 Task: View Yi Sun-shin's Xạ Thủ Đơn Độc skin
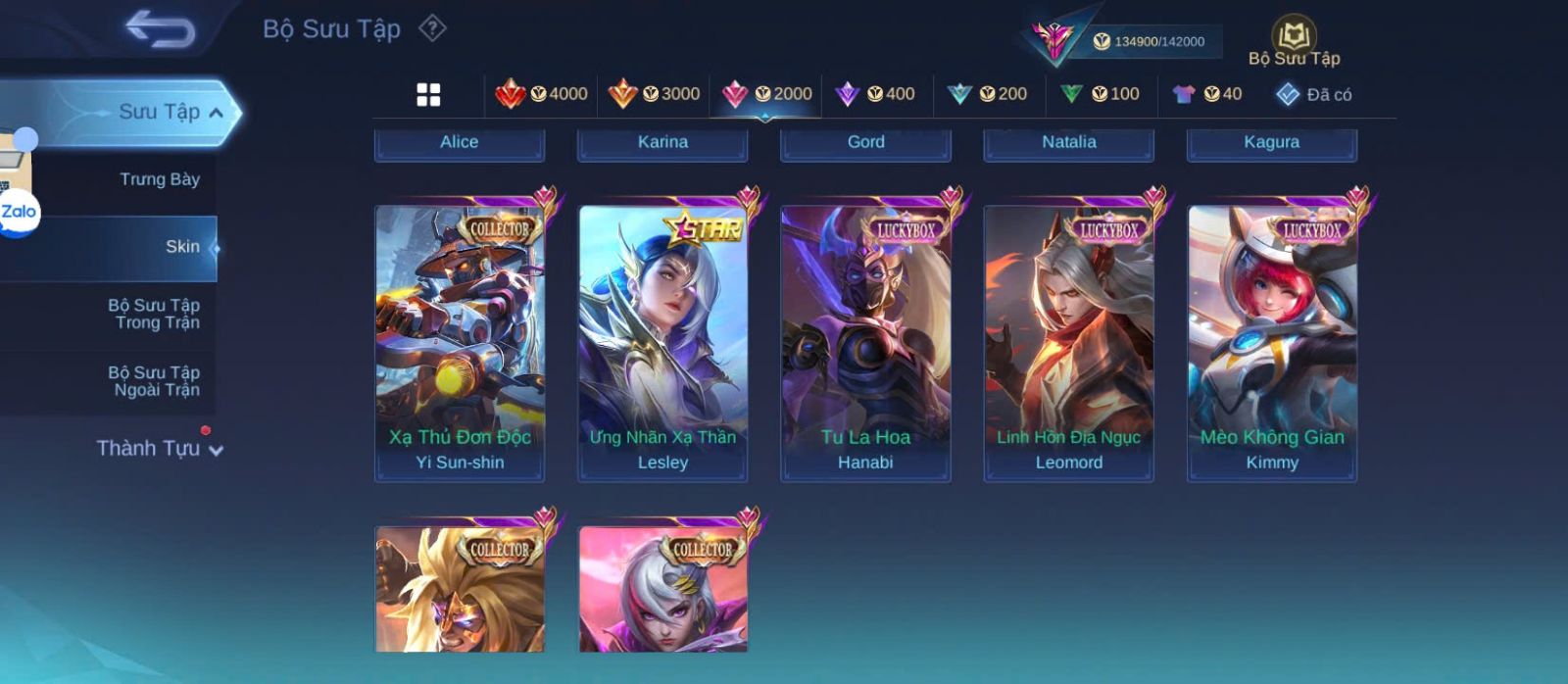(460, 343)
